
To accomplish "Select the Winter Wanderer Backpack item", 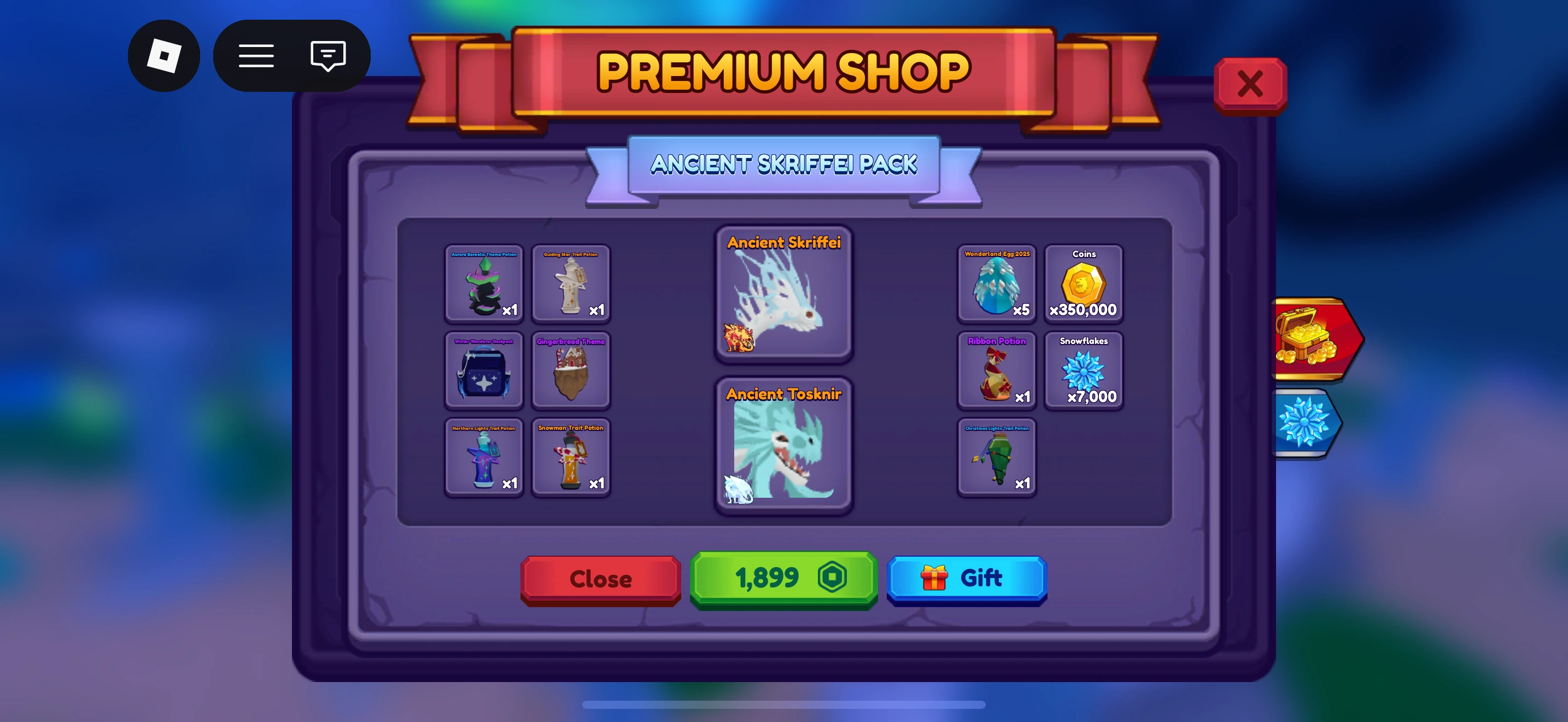I will click(x=484, y=371).
